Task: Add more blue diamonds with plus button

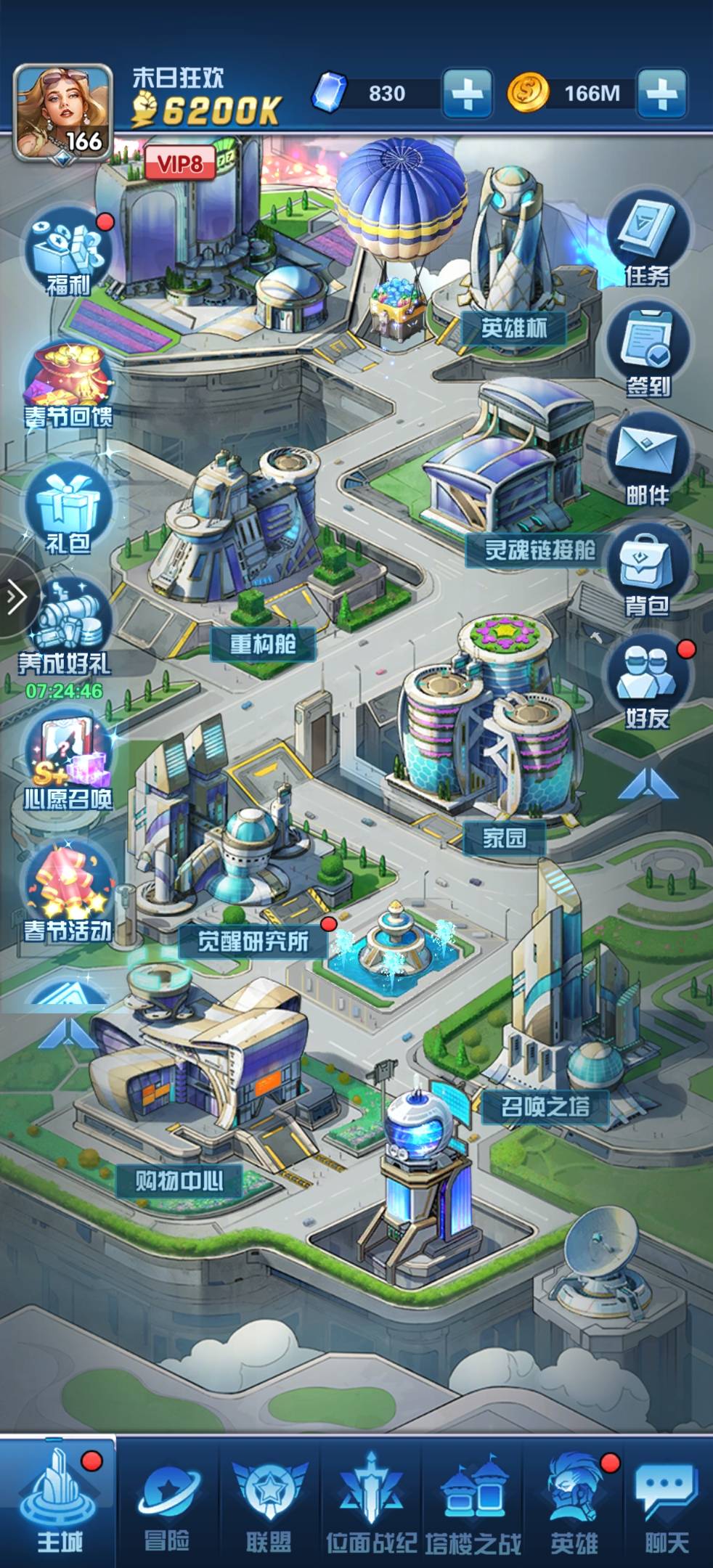Action: click(467, 94)
